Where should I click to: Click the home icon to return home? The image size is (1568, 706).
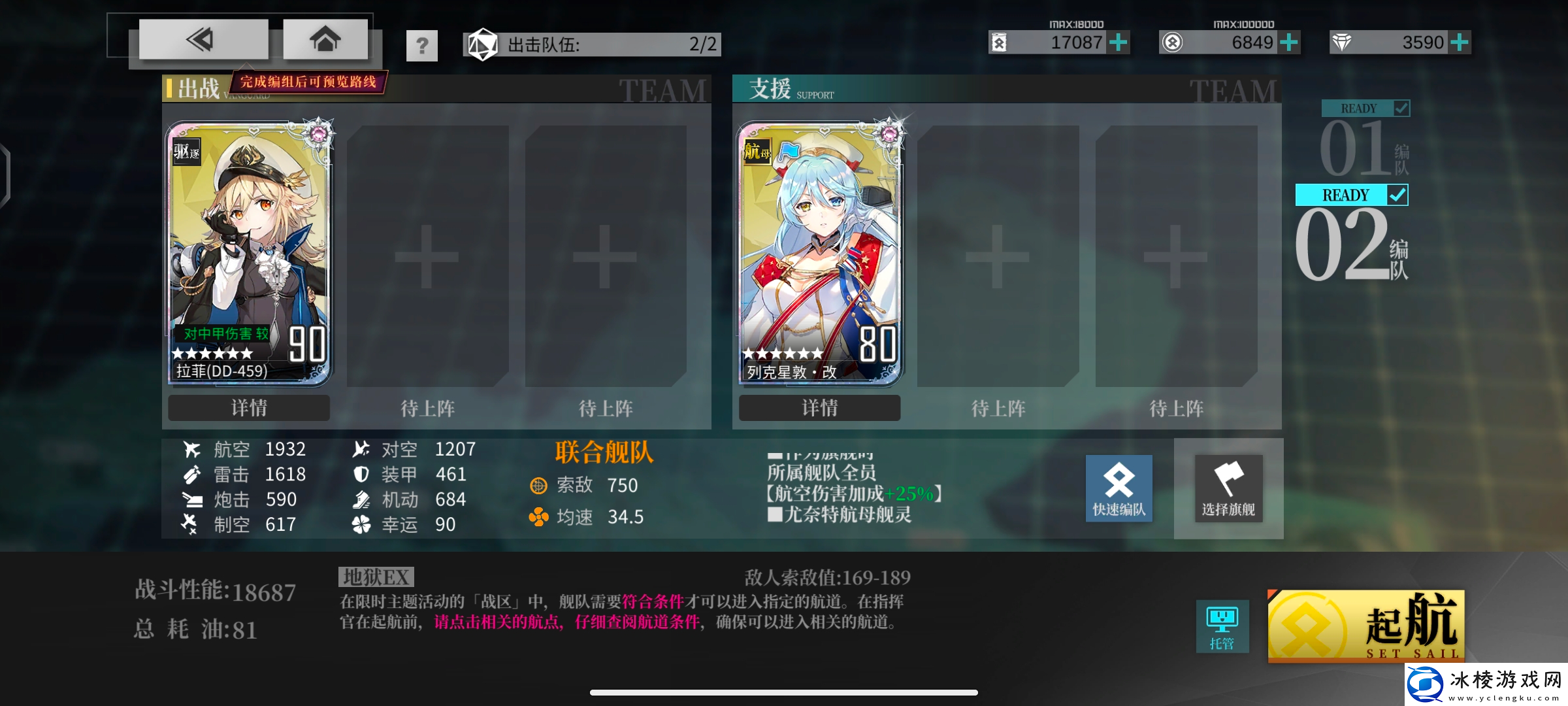pos(325,39)
